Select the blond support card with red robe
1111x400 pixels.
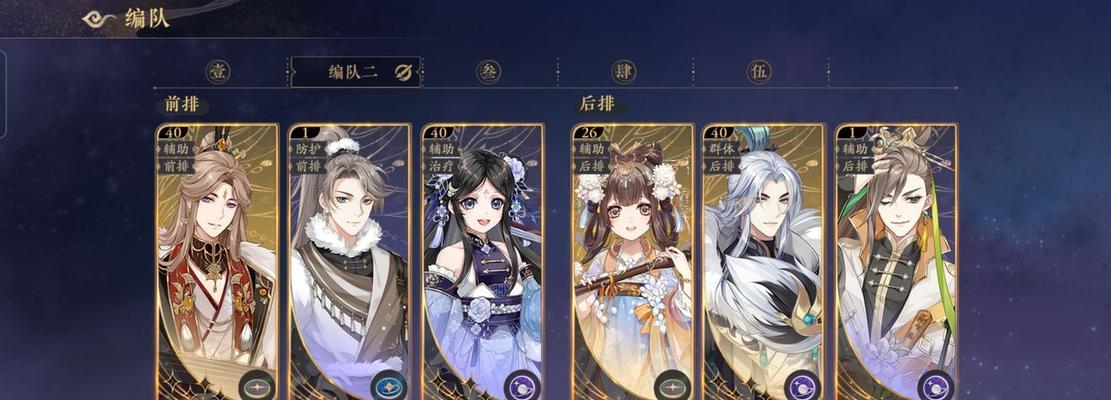(218, 260)
